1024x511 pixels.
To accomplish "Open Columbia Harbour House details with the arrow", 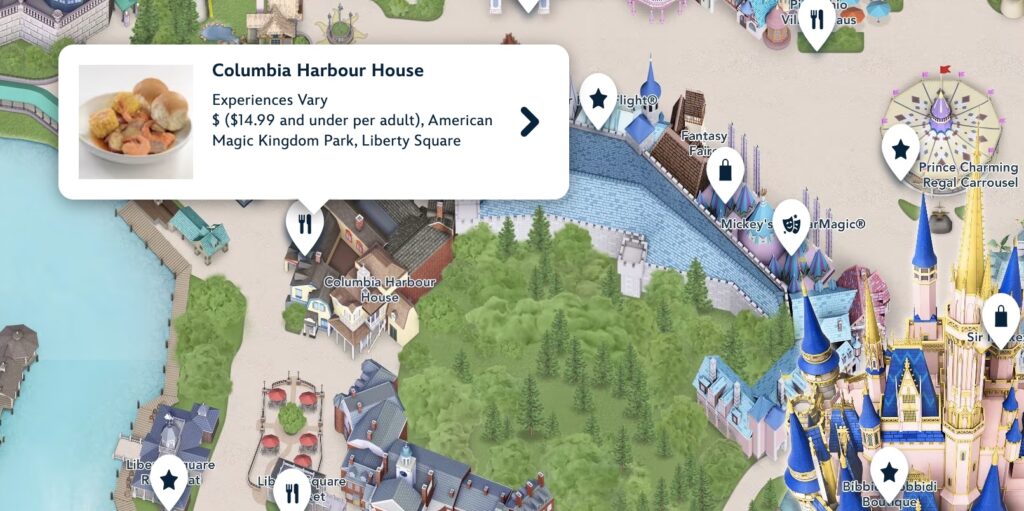I will pyautogui.click(x=530, y=122).
